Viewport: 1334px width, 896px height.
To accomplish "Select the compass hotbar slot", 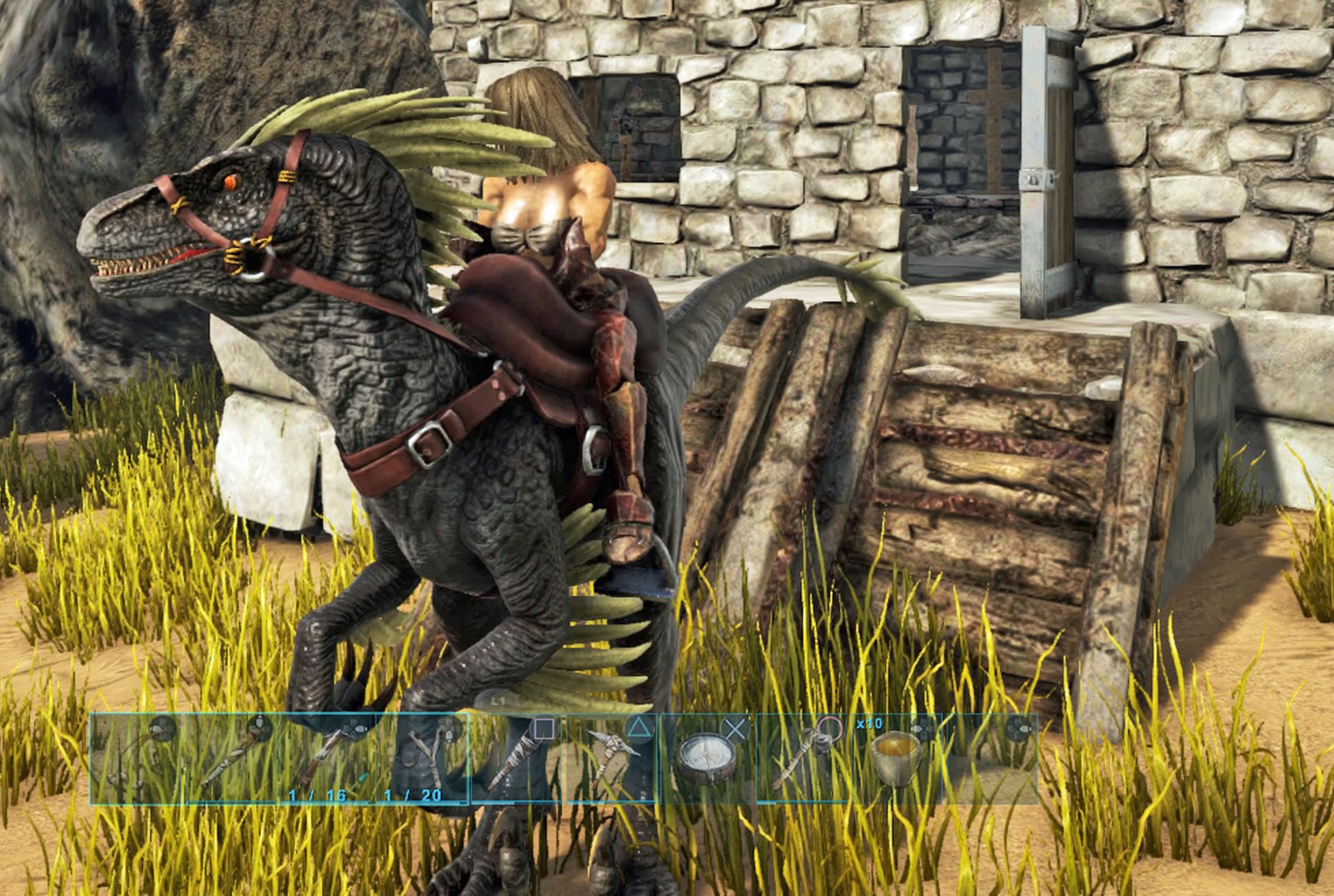I will pyautogui.click(x=707, y=758).
